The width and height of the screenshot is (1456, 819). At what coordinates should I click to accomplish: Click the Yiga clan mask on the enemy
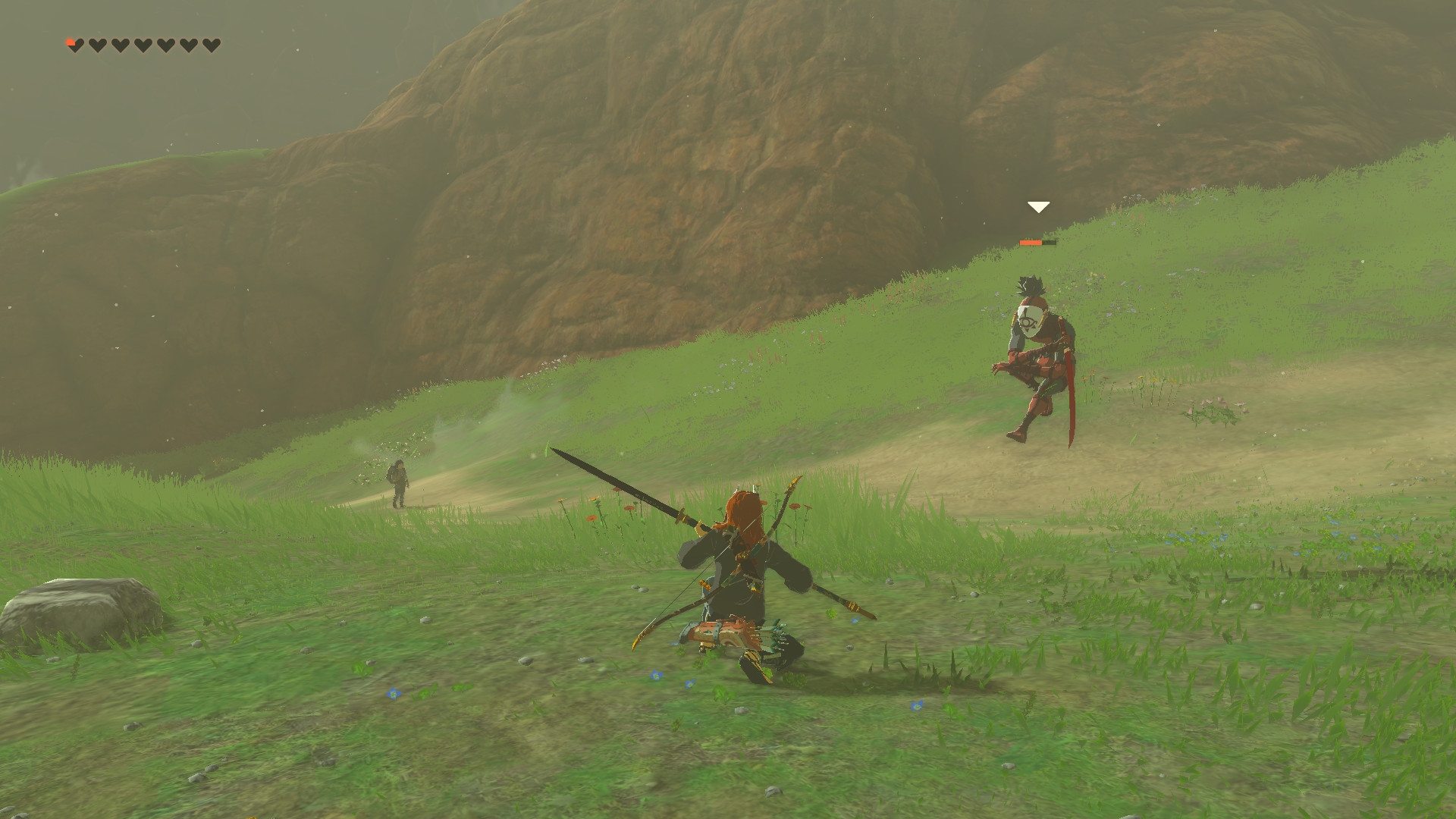click(x=1029, y=320)
